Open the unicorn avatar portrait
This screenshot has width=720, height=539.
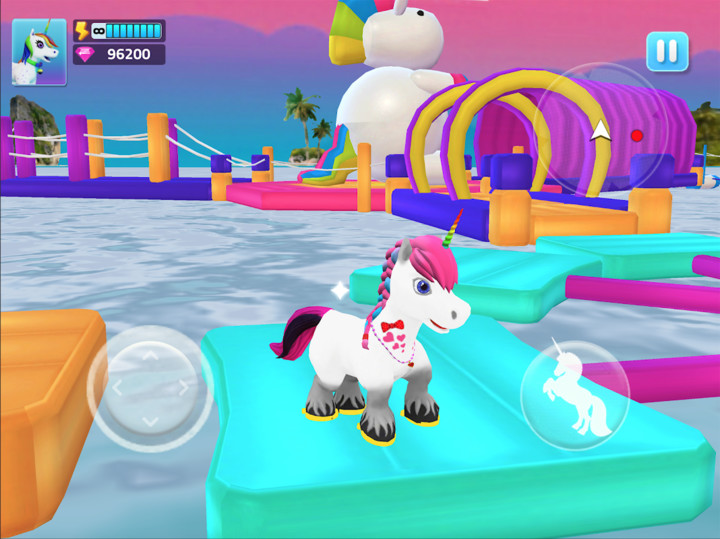click(x=39, y=52)
